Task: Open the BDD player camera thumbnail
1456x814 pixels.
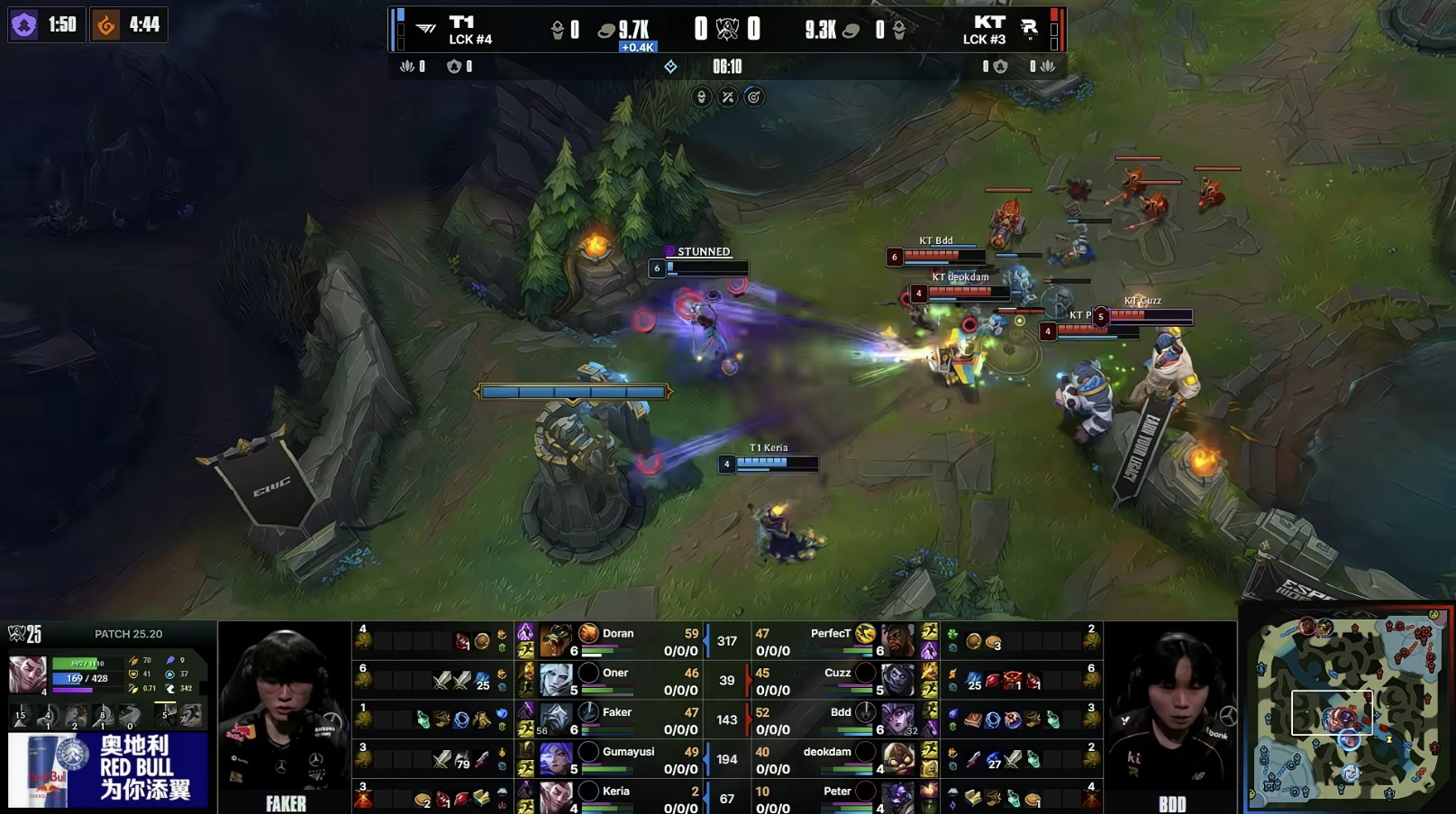Action: coord(1170,716)
